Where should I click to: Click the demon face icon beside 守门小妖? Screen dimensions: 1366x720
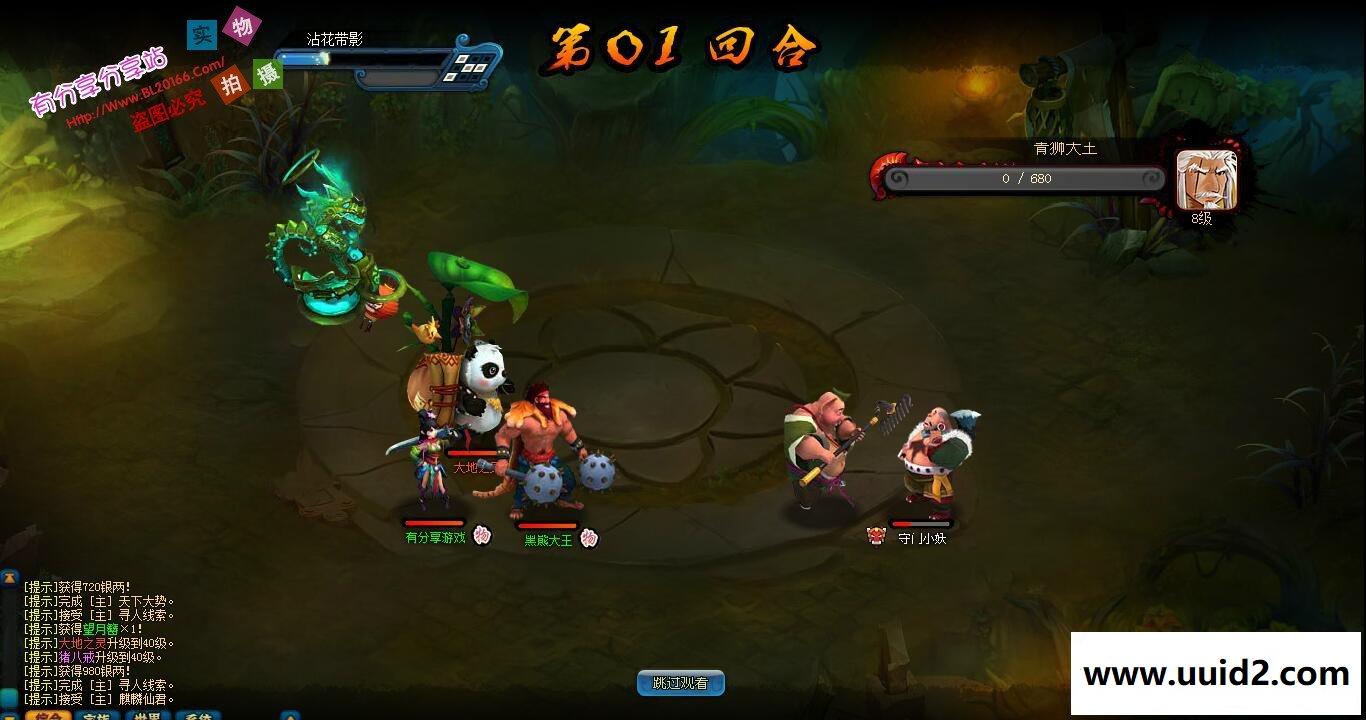(876, 536)
